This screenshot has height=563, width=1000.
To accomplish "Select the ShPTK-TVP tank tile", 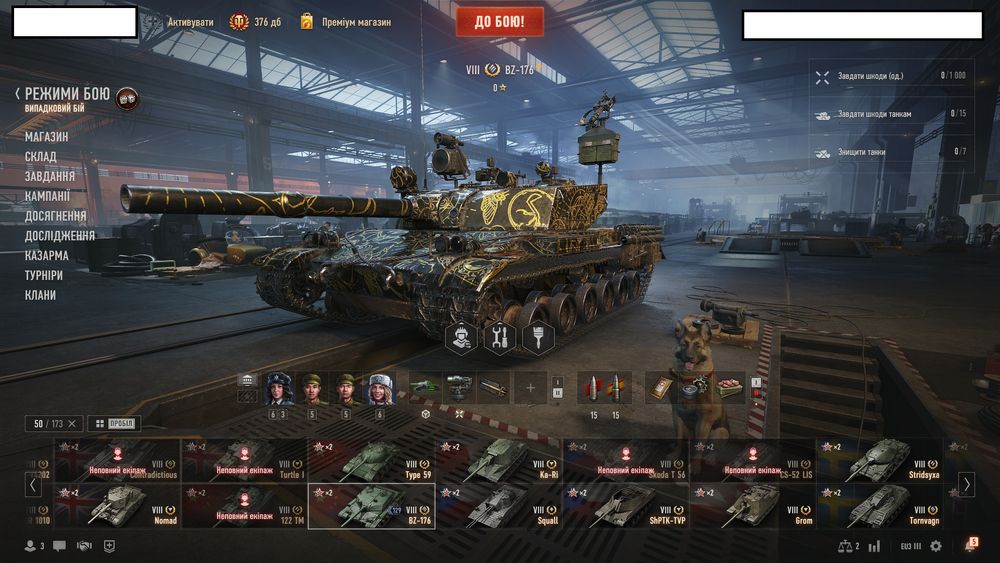I will 626,505.
